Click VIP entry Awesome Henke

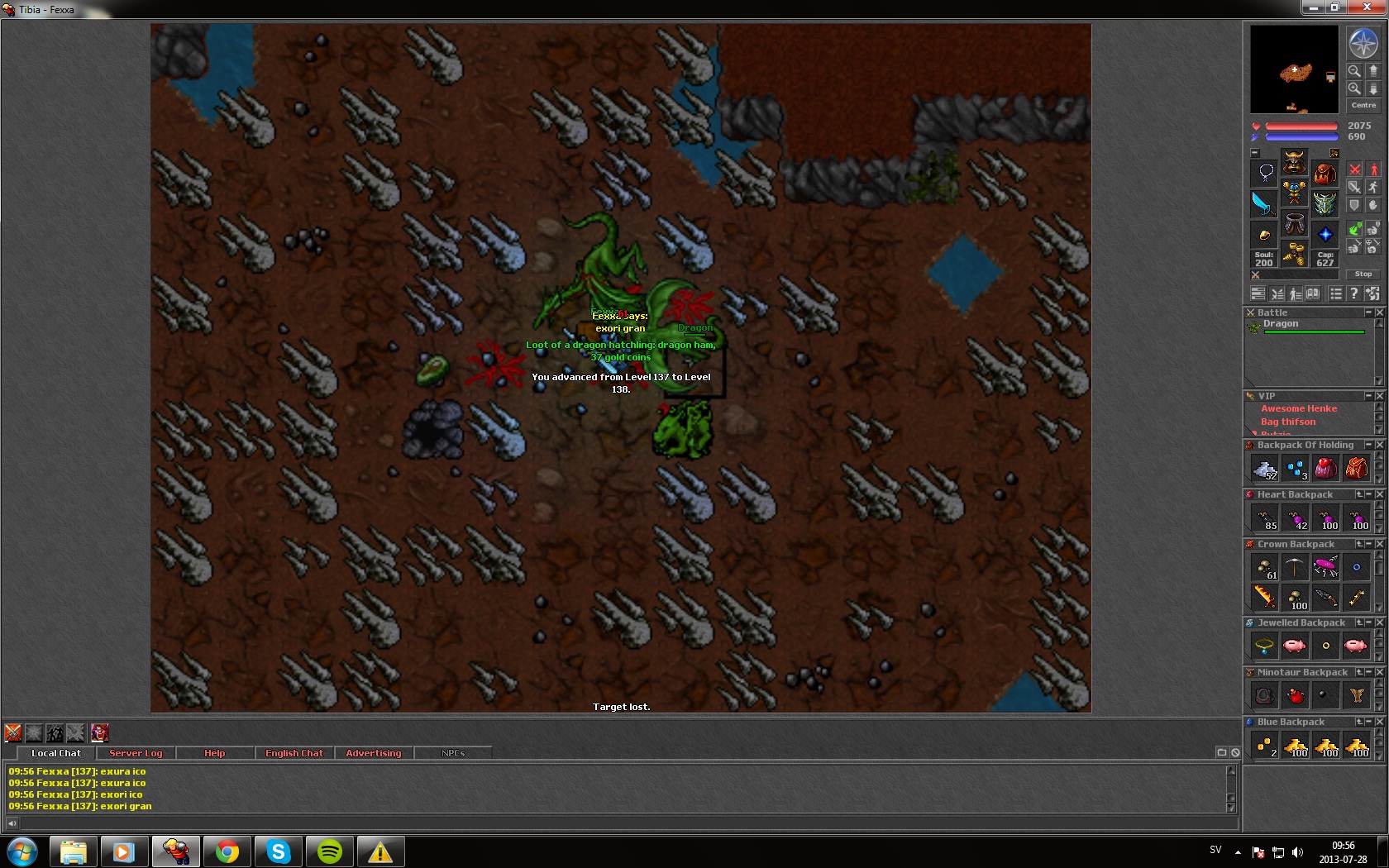(x=1298, y=408)
